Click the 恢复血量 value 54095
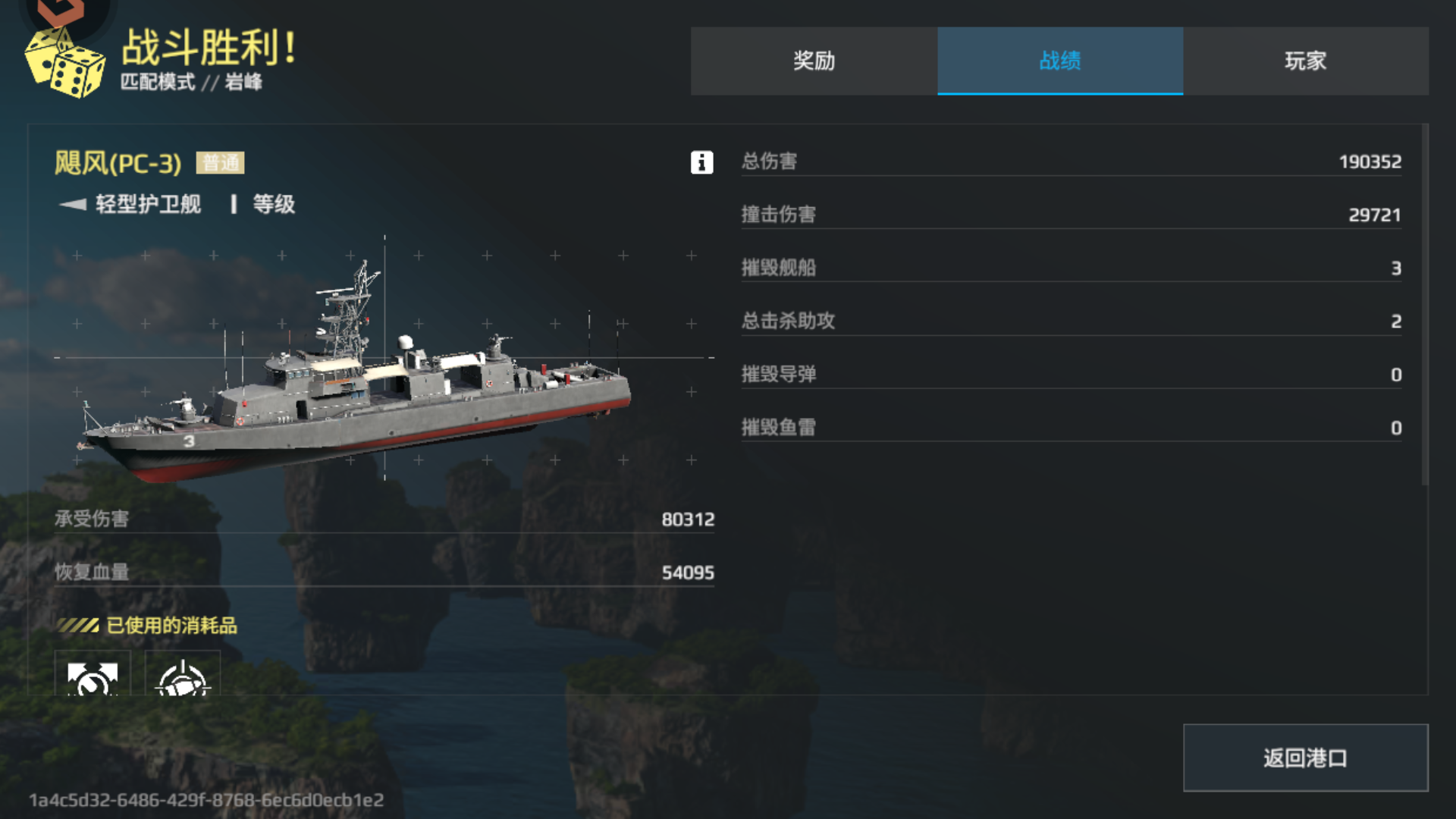 689,573
